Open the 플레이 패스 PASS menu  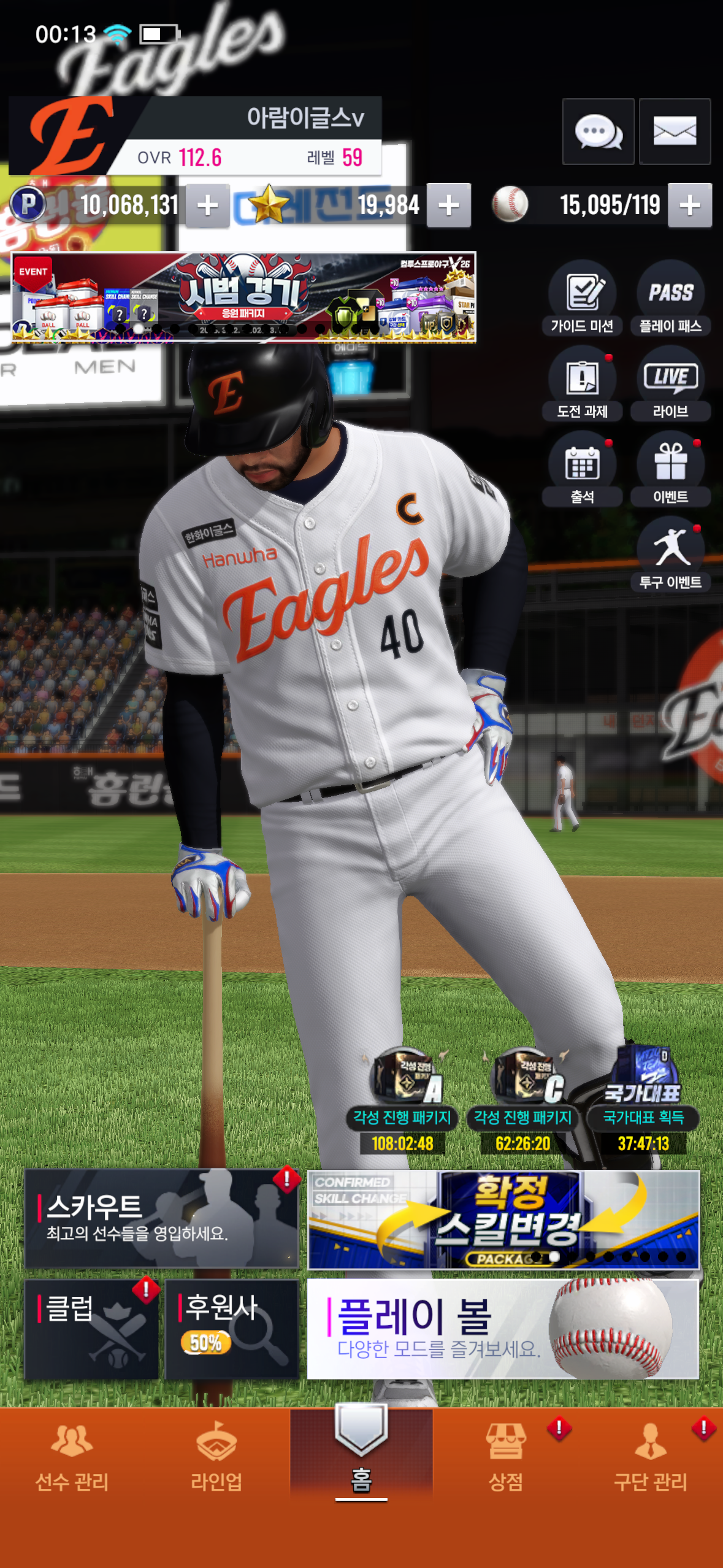[670, 298]
